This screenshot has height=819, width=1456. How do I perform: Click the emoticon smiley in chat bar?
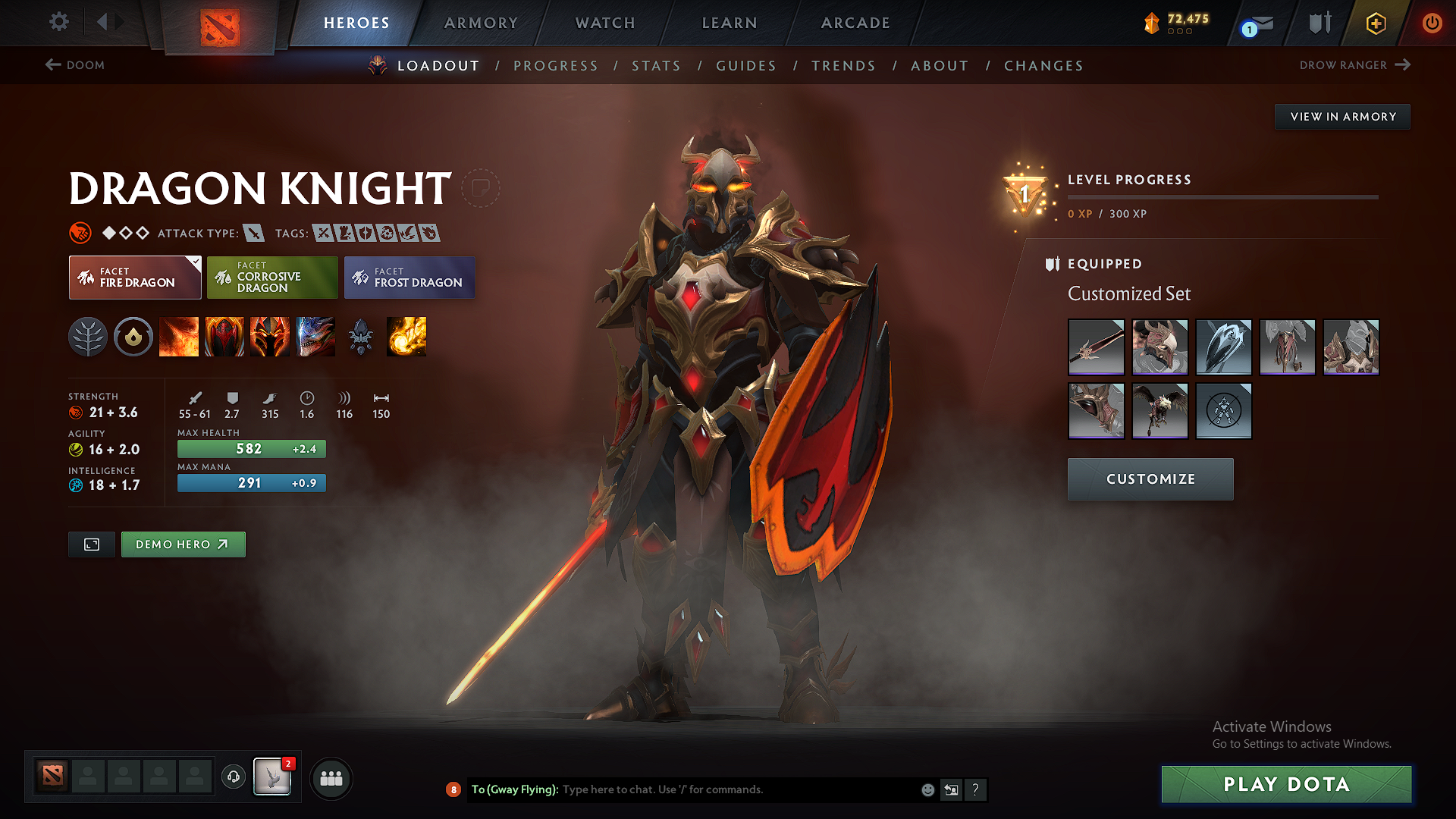927,789
